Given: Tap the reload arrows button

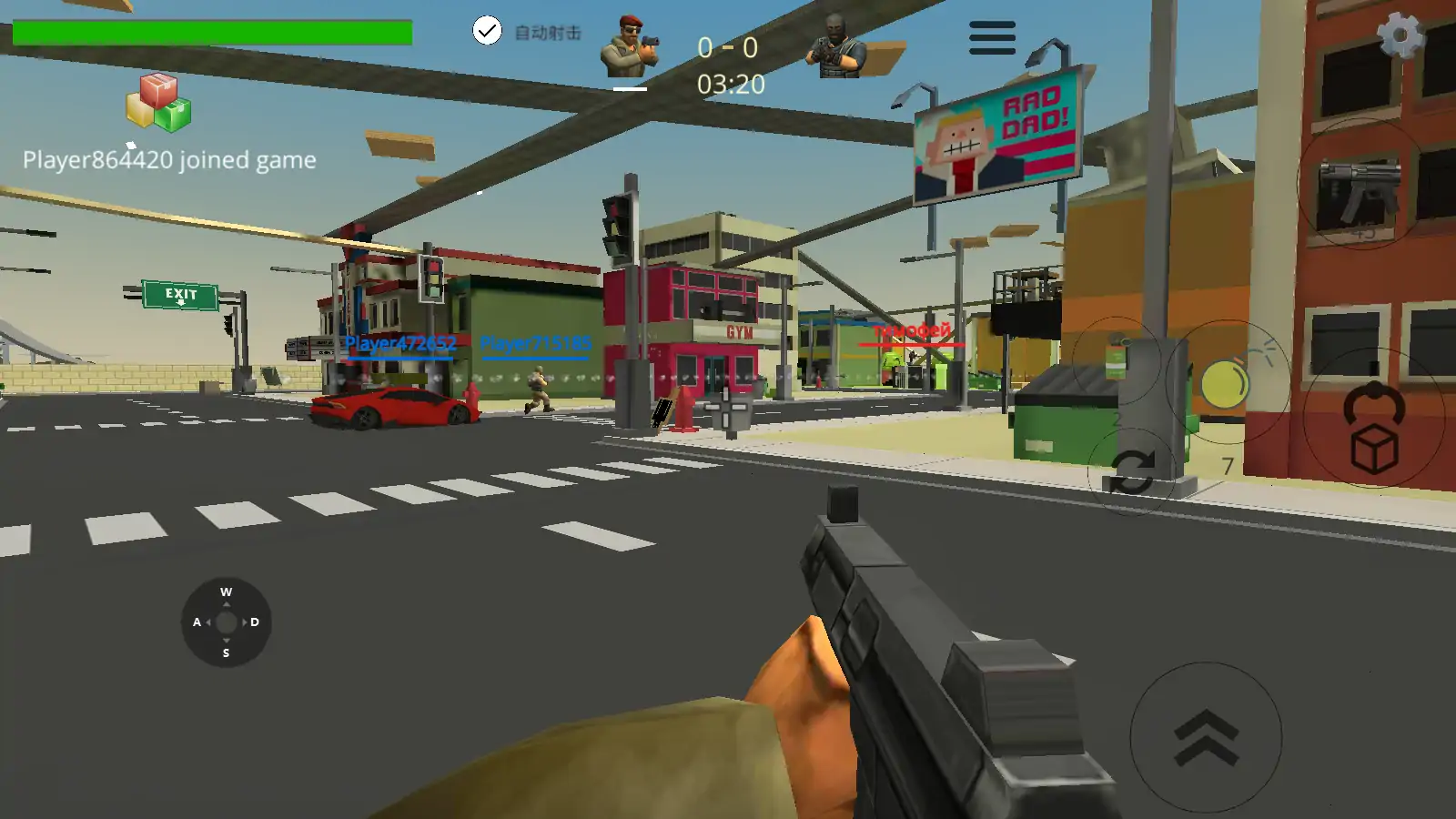Looking at the screenshot, I should pos(1131,472).
